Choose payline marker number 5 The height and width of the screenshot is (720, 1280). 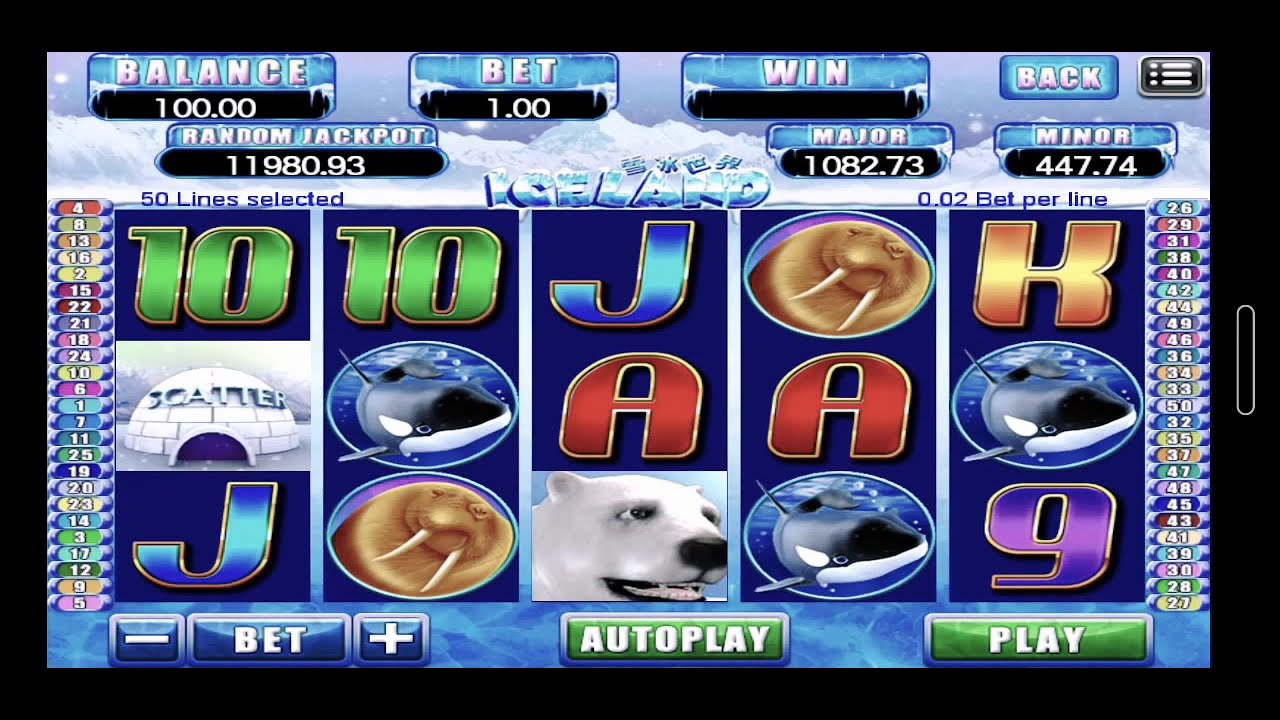tap(80, 603)
